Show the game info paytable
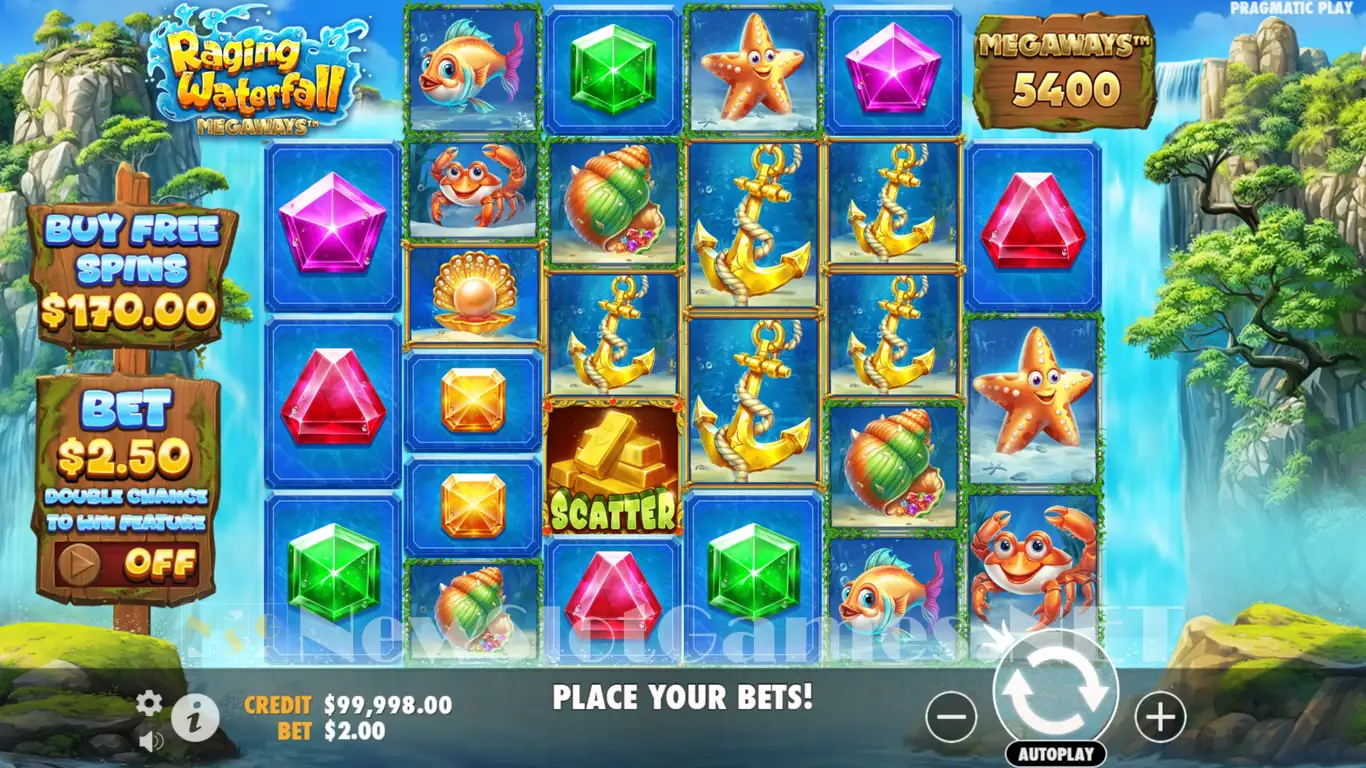The width and height of the screenshot is (1366, 768). pos(195,716)
